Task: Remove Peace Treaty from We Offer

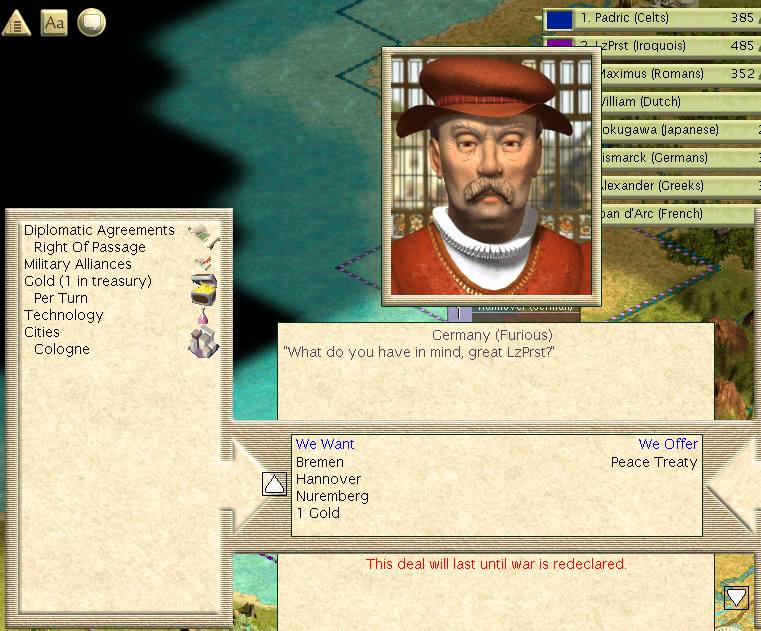Action: [654, 462]
